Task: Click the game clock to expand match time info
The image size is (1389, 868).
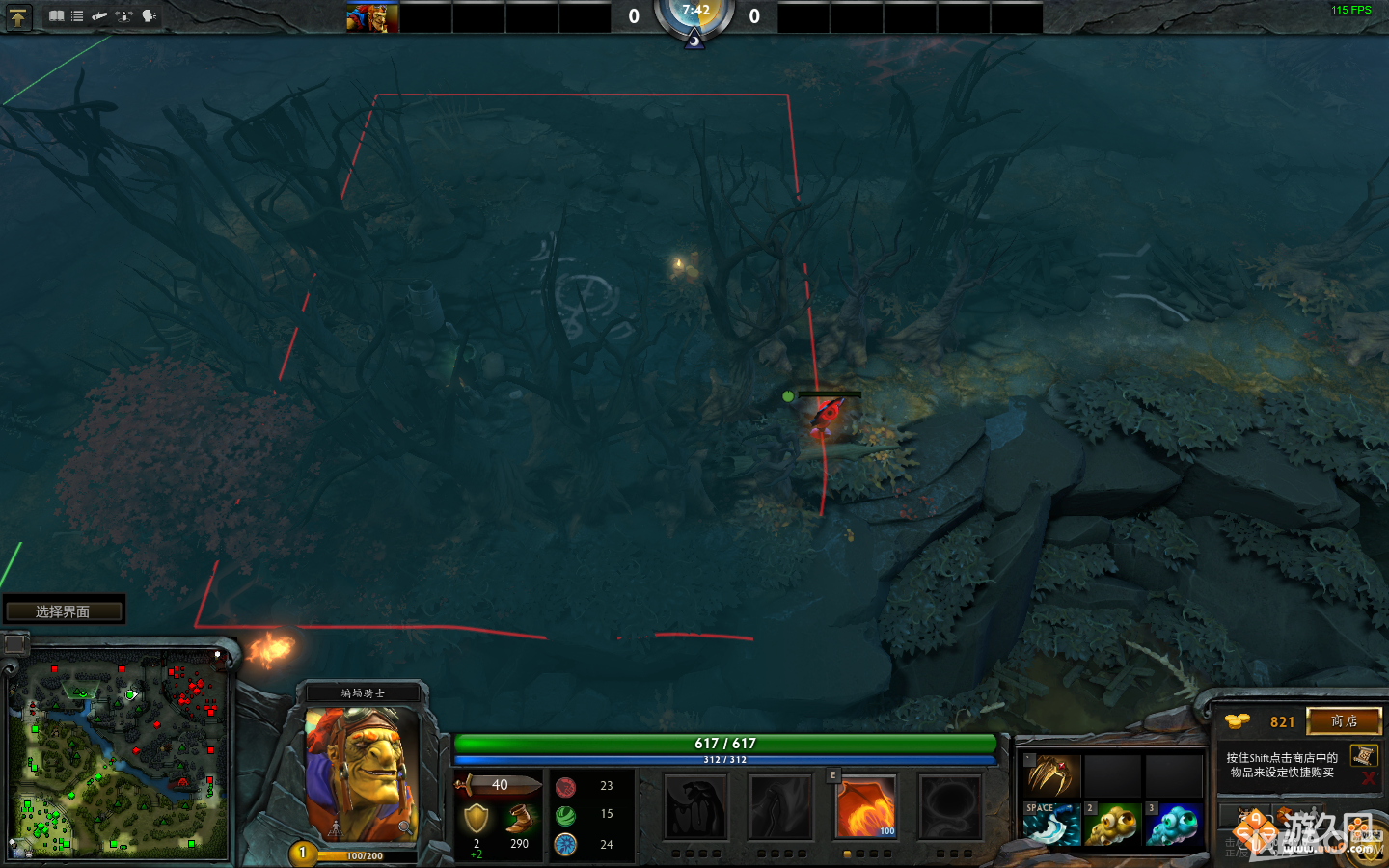Action: coord(694,14)
